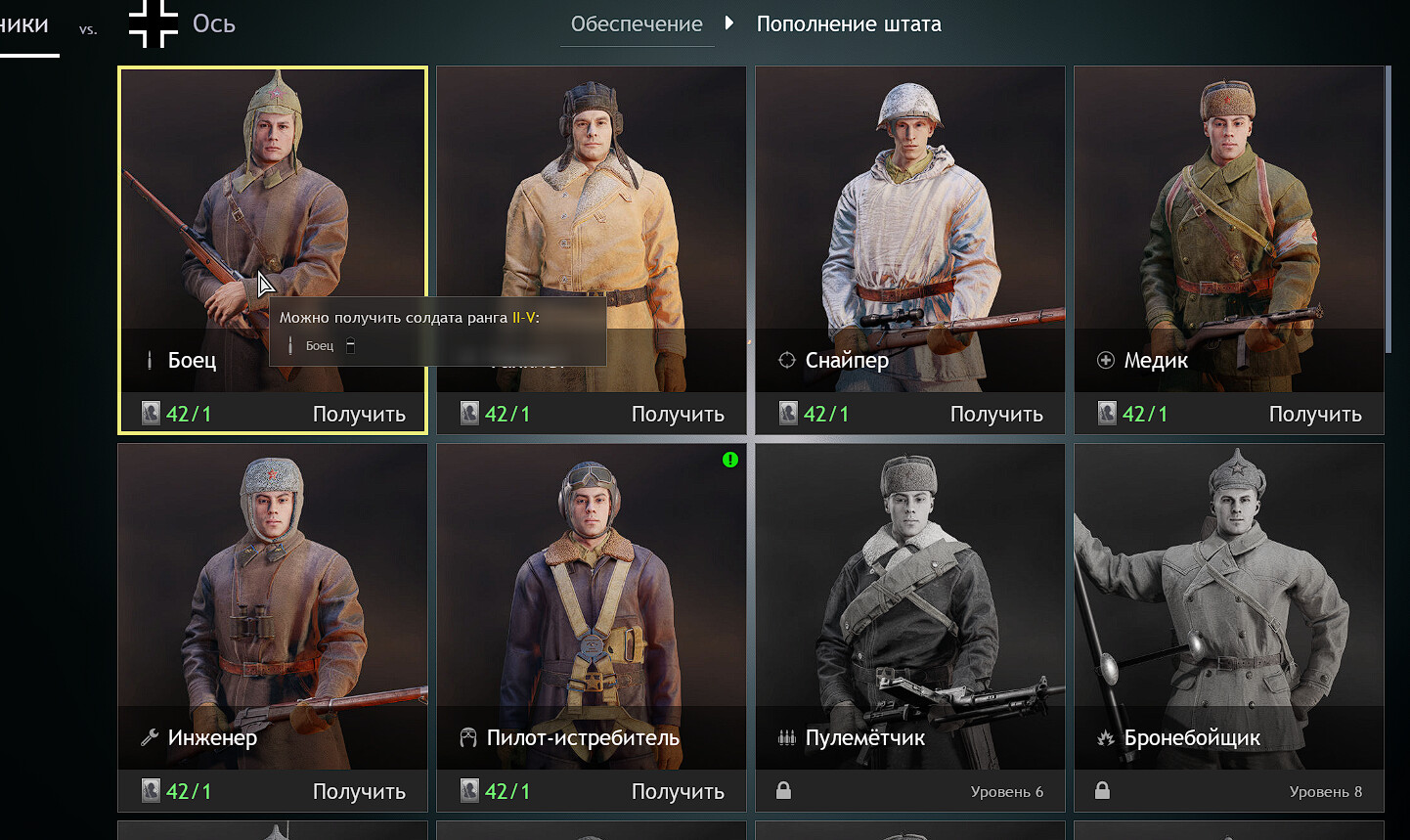Open the Обеспечение breadcrumb section

[637, 24]
